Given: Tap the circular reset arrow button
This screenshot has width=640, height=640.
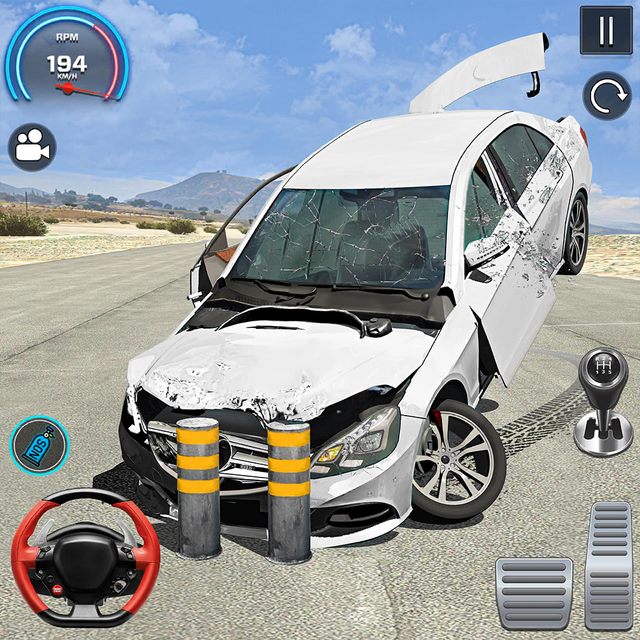Looking at the screenshot, I should coord(606,97).
